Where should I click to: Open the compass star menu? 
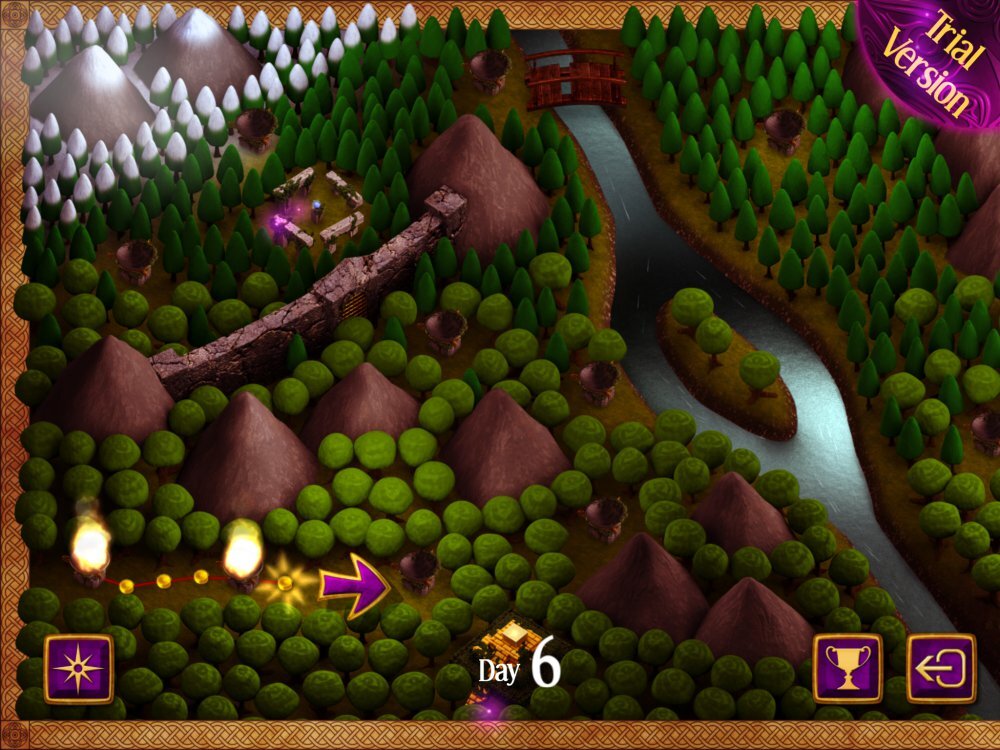pos(78,669)
